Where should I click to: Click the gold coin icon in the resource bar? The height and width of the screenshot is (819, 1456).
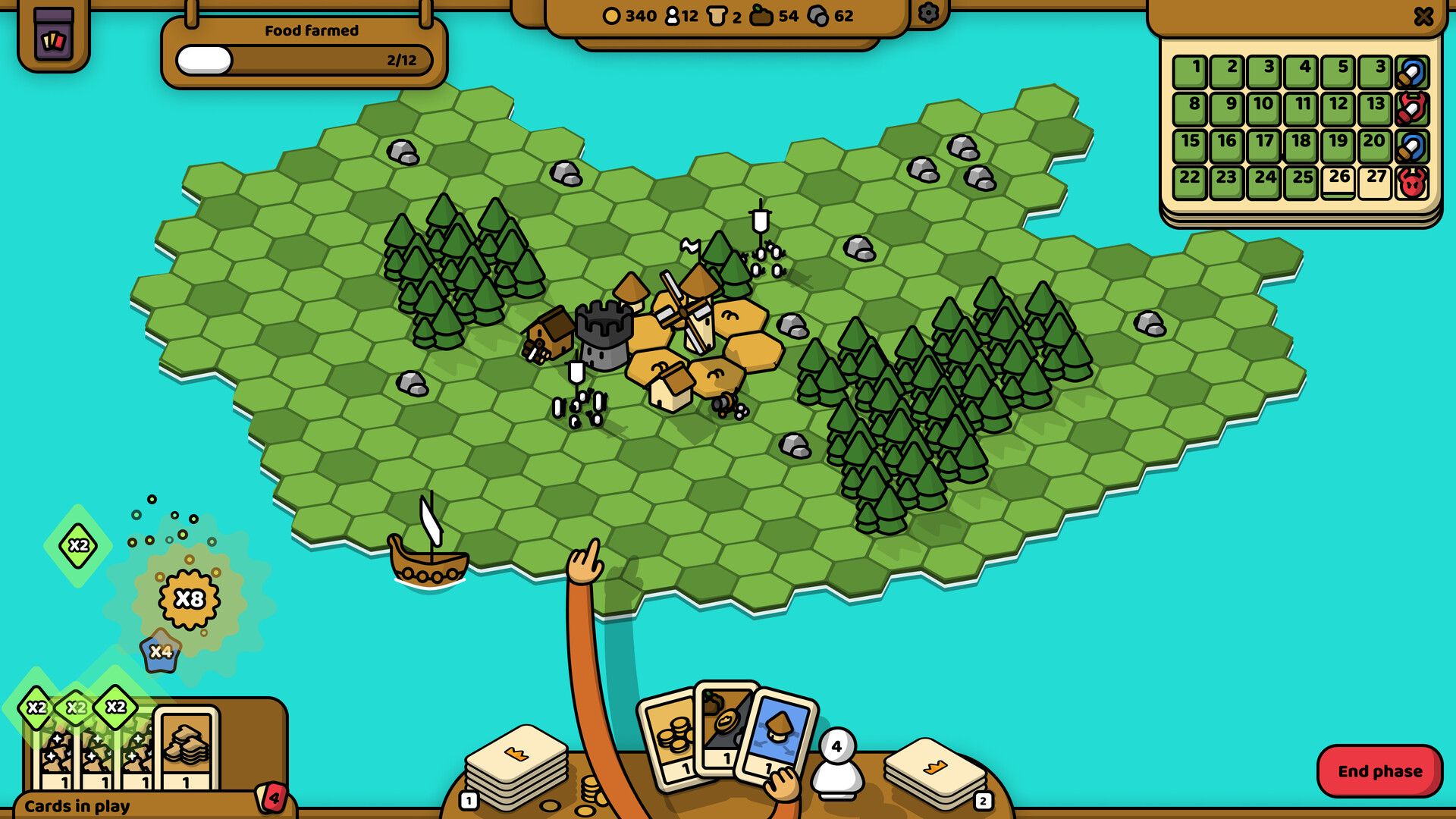[611, 16]
